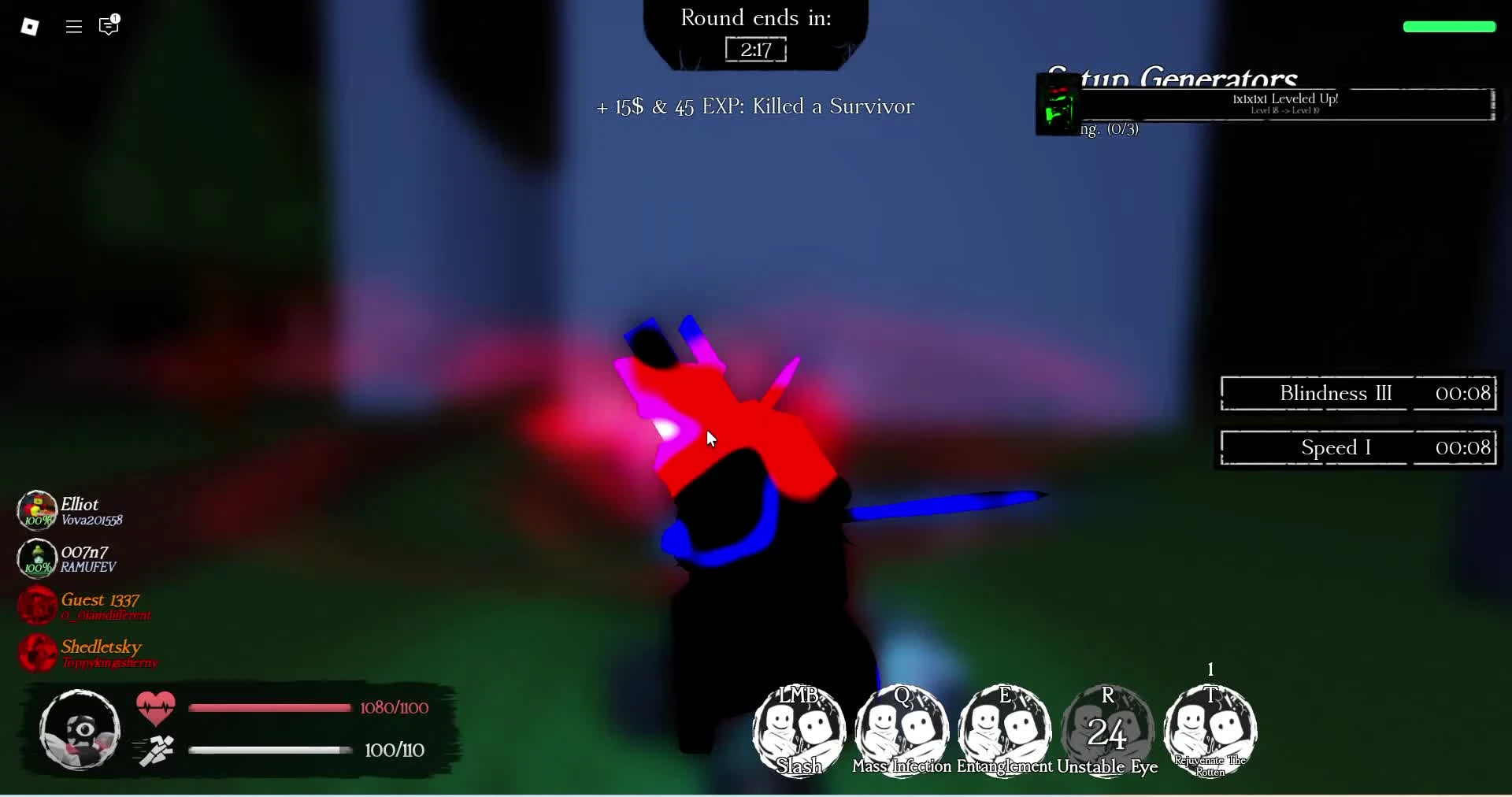The height and width of the screenshot is (797, 1512).
Task: Collapse the 1x1x1x1 Leveled Up notification
Action: (1284, 102)
